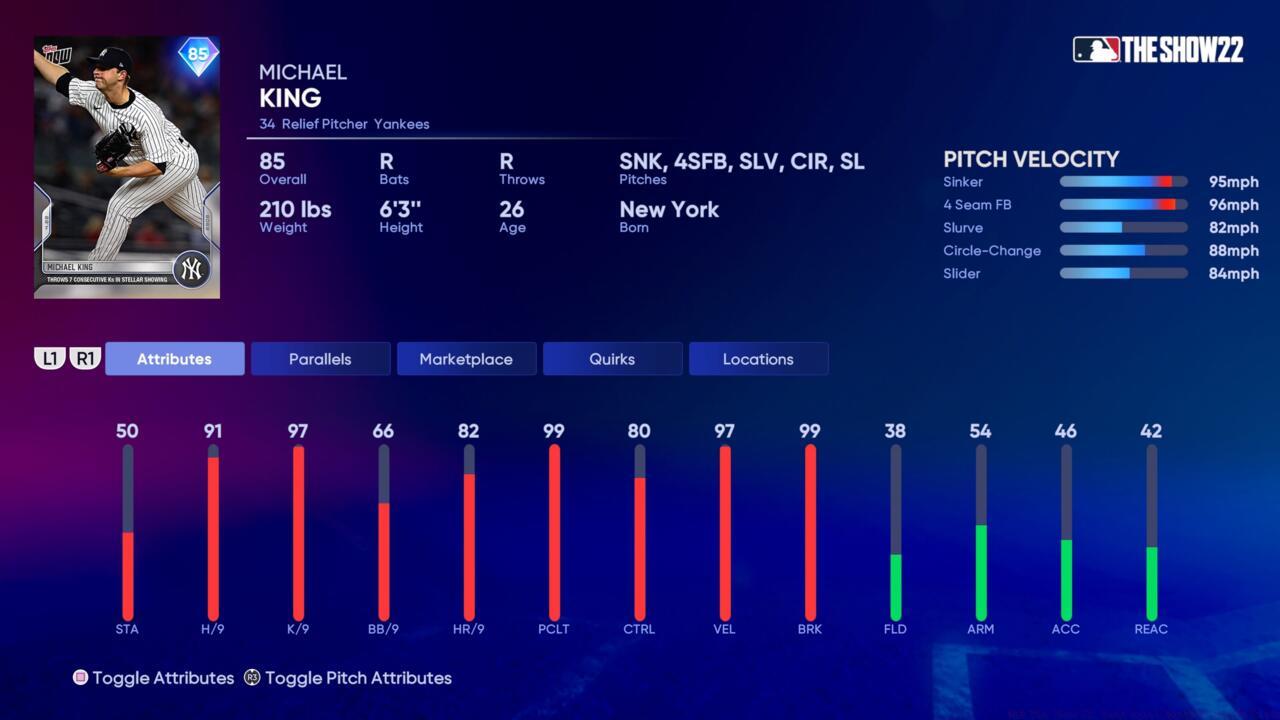
Task: Click the R1 shoulder button icon
Action: (85, 358)
